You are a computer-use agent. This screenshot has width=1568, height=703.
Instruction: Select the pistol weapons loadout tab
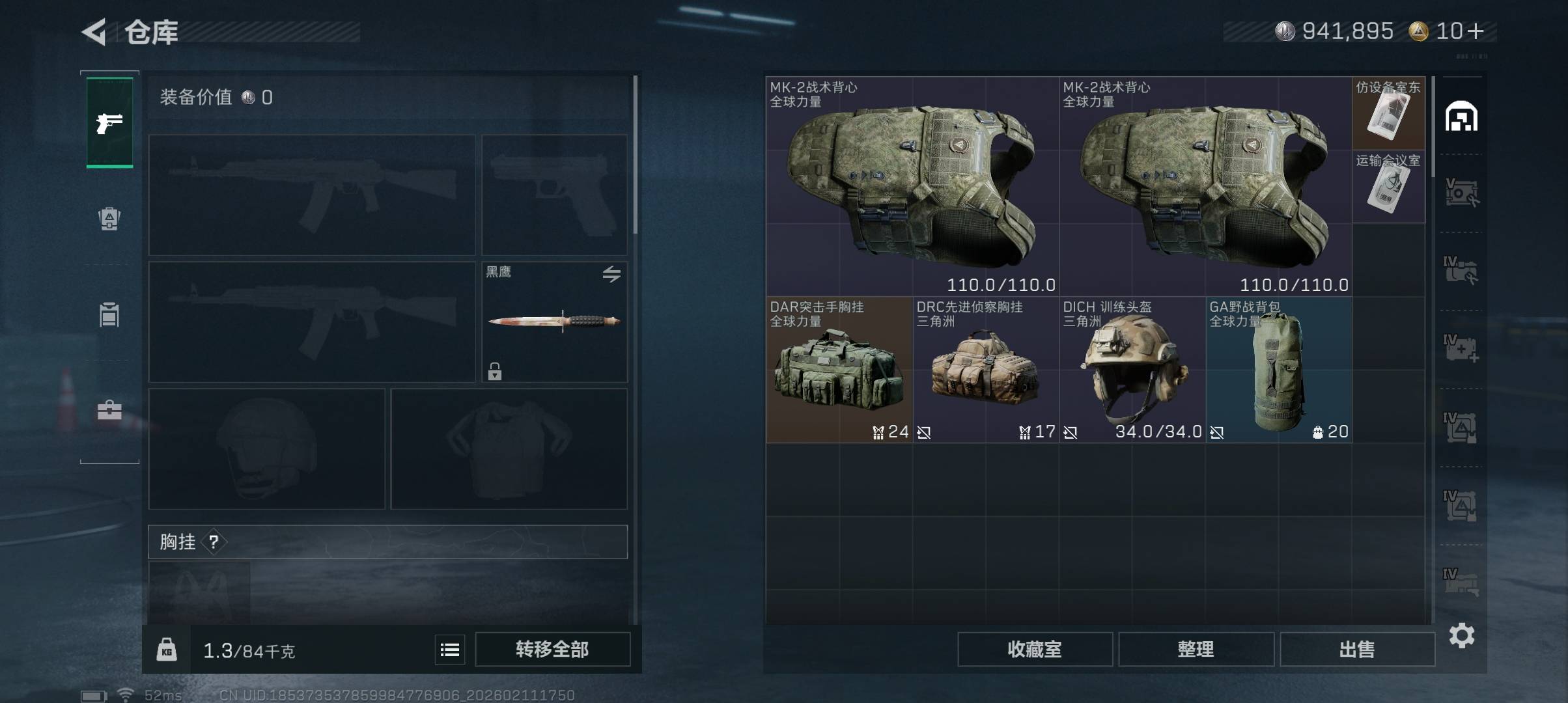(109, 122)
